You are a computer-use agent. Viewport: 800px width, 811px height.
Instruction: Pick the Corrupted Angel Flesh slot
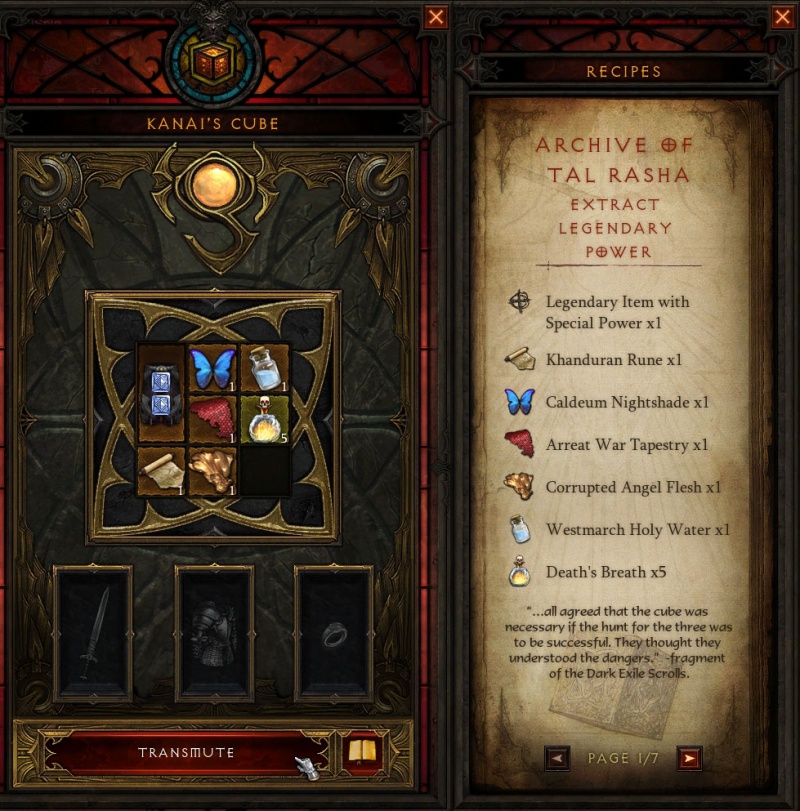point(211,471)
